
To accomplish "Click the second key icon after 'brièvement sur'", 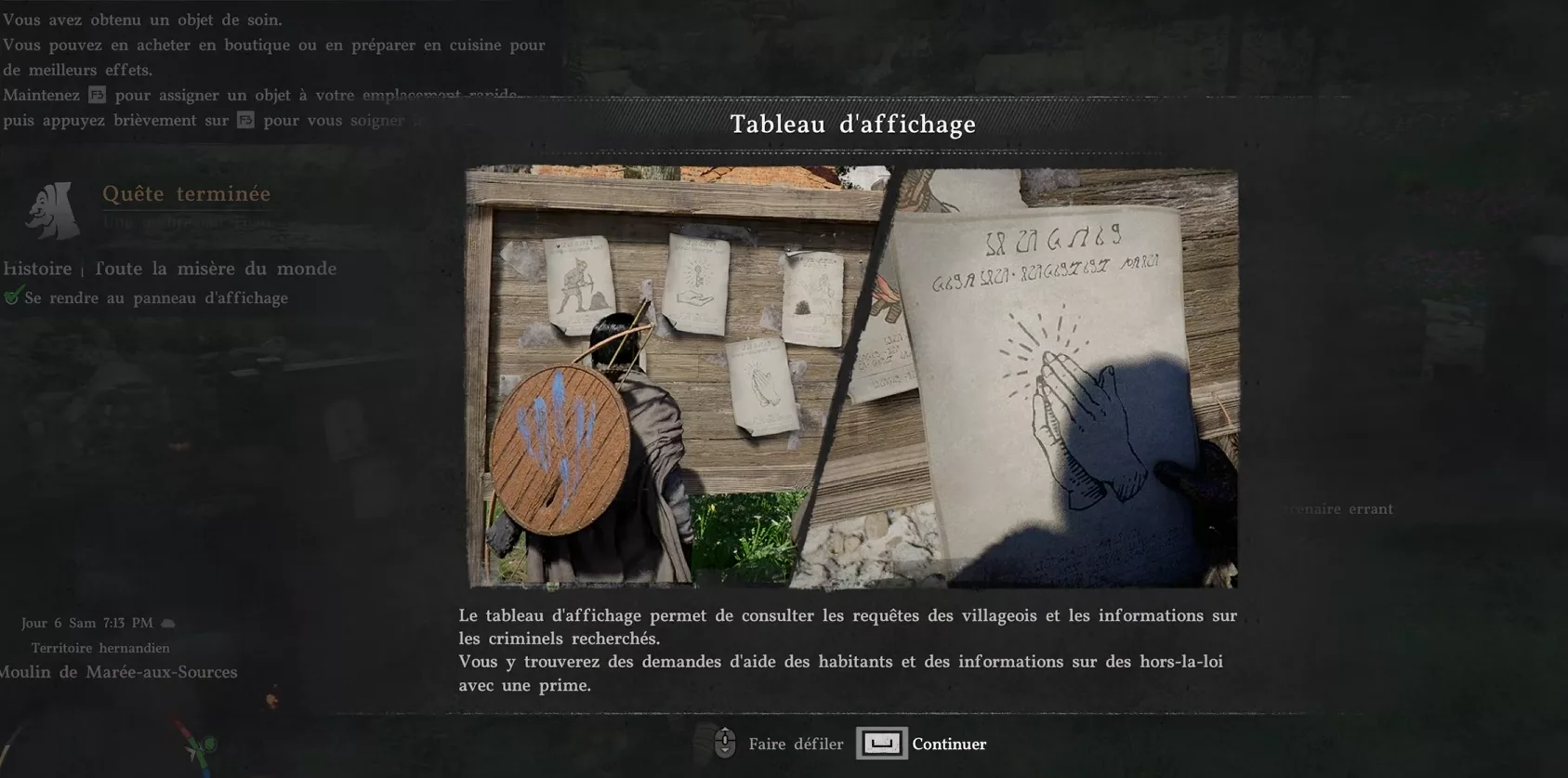I will 244,120.
